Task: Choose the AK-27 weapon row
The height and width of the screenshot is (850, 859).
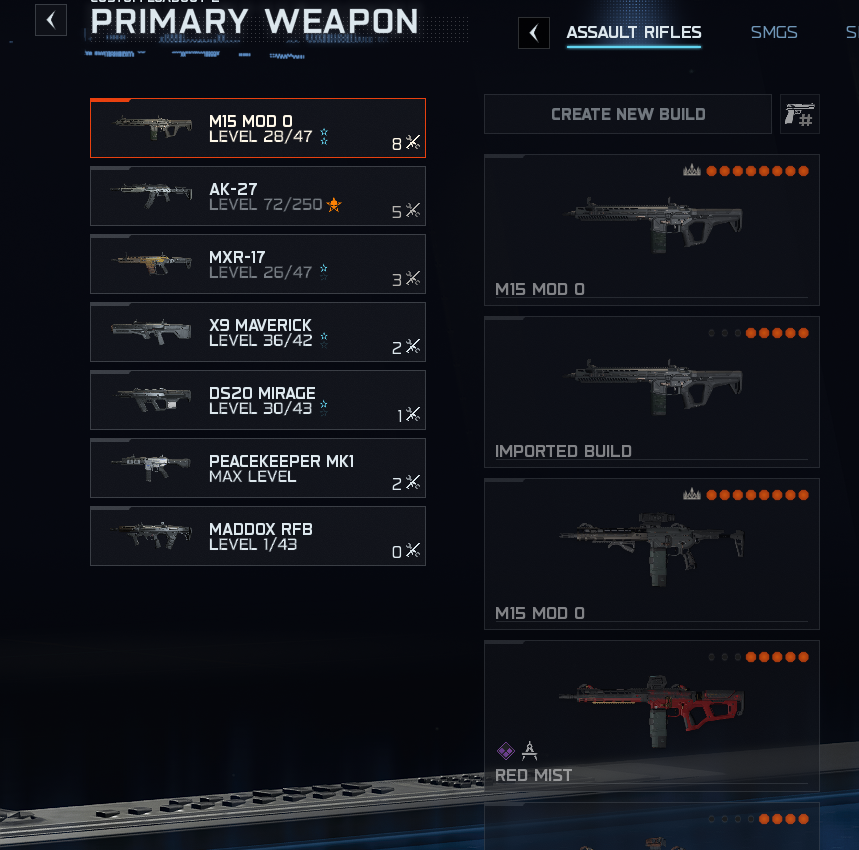Action: click(258, 196)
